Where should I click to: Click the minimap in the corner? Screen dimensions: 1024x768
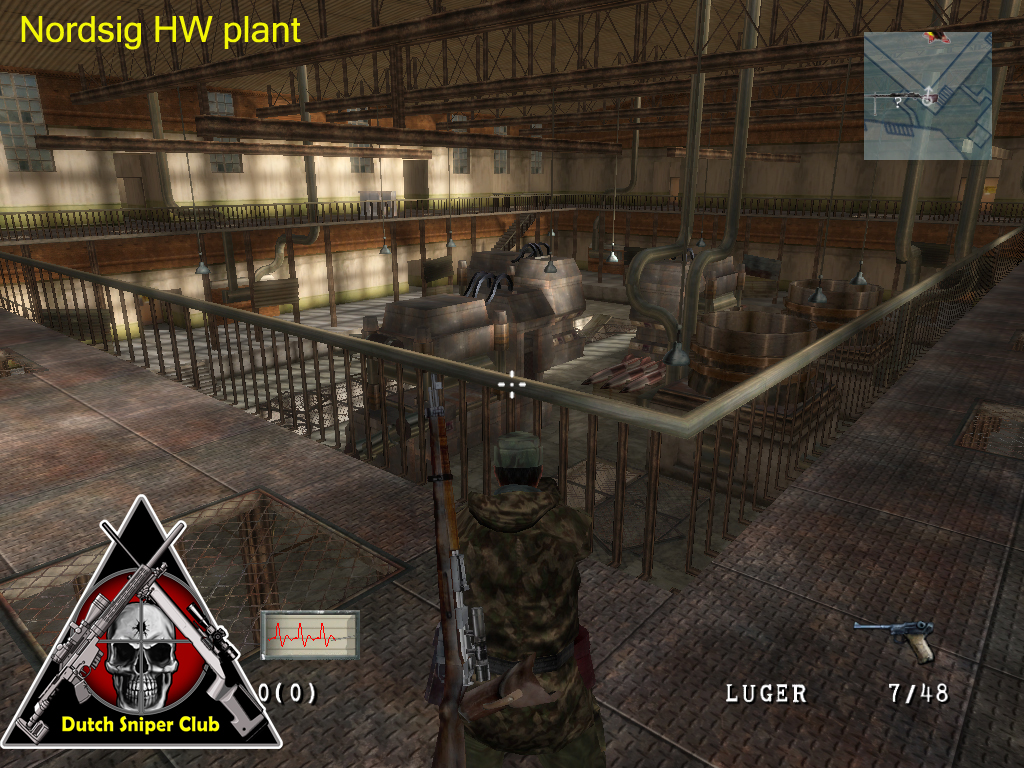[x=927, y=96]
